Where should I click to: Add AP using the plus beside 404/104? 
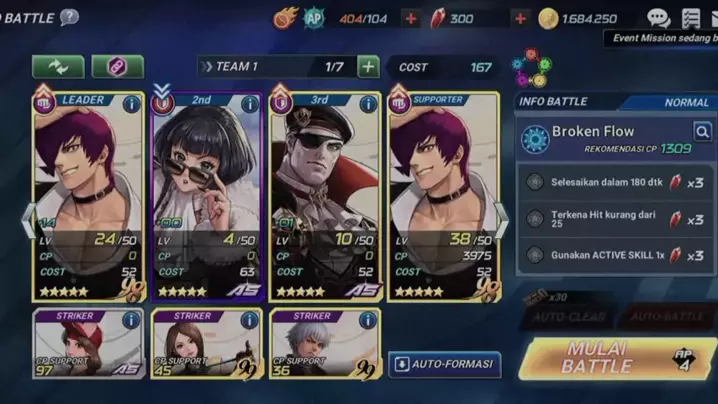[x=411, y=18]
